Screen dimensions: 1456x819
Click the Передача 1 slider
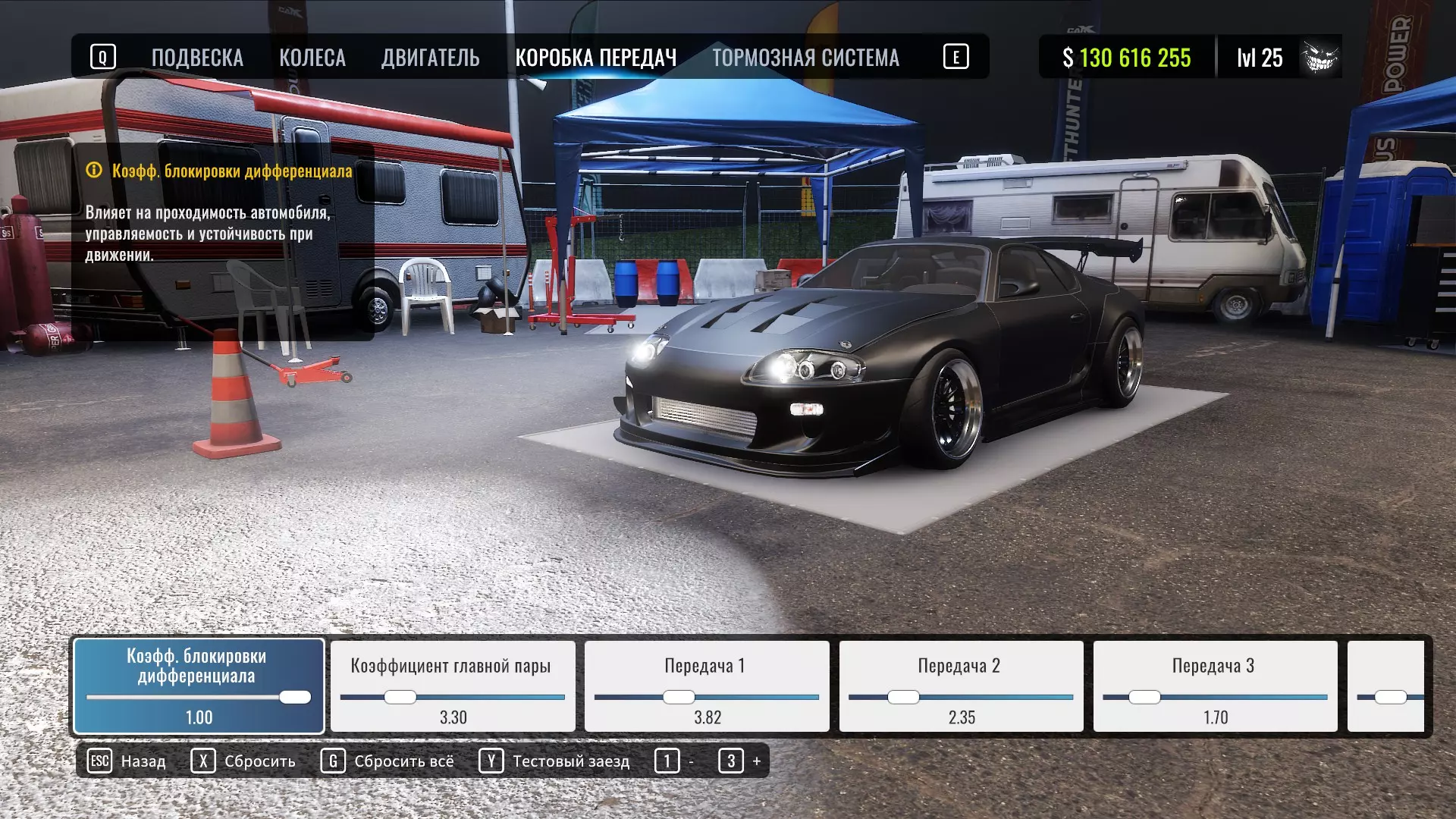click(x=679, y=697)
